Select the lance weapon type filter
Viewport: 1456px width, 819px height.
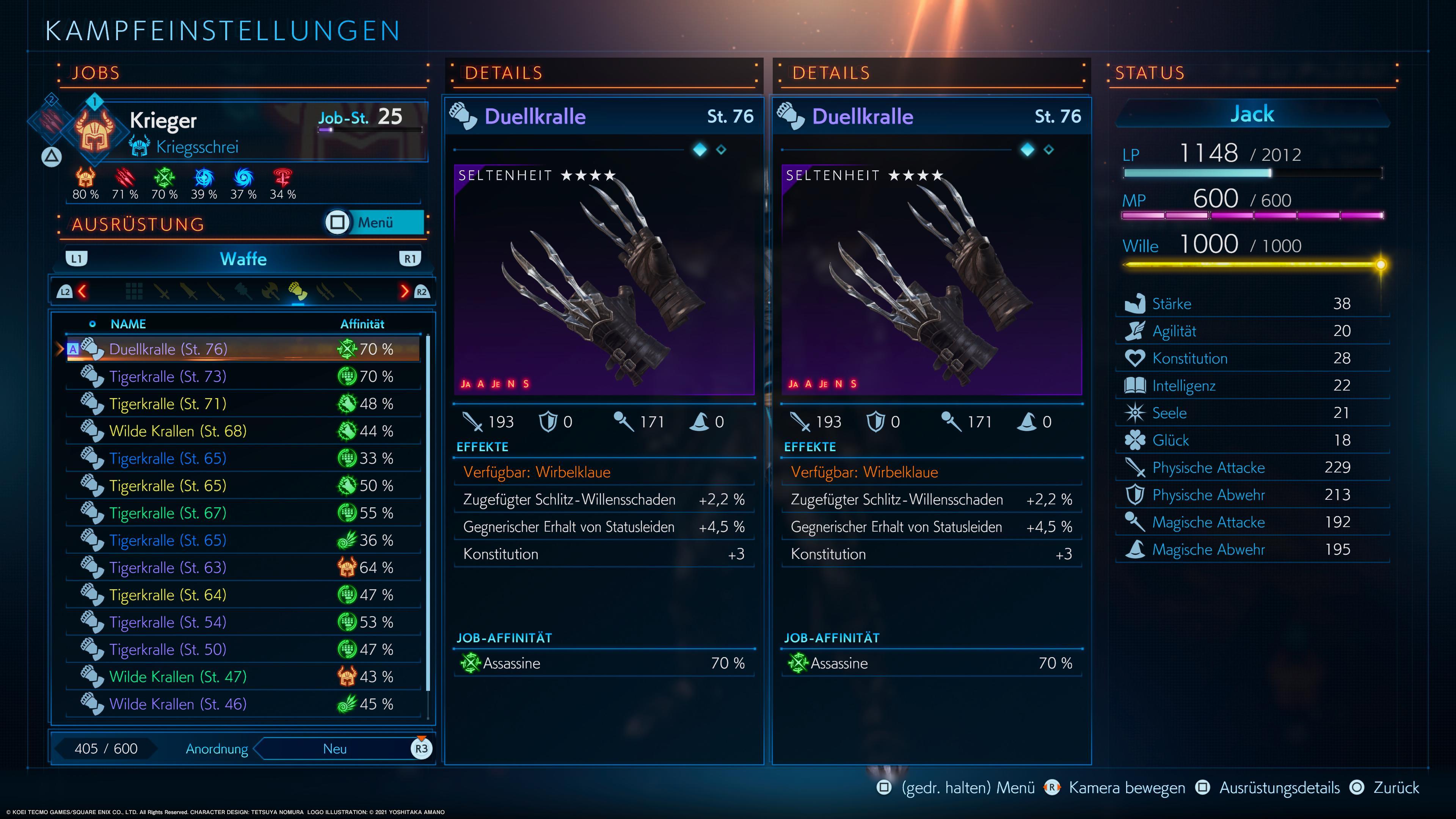pos(353,291)
